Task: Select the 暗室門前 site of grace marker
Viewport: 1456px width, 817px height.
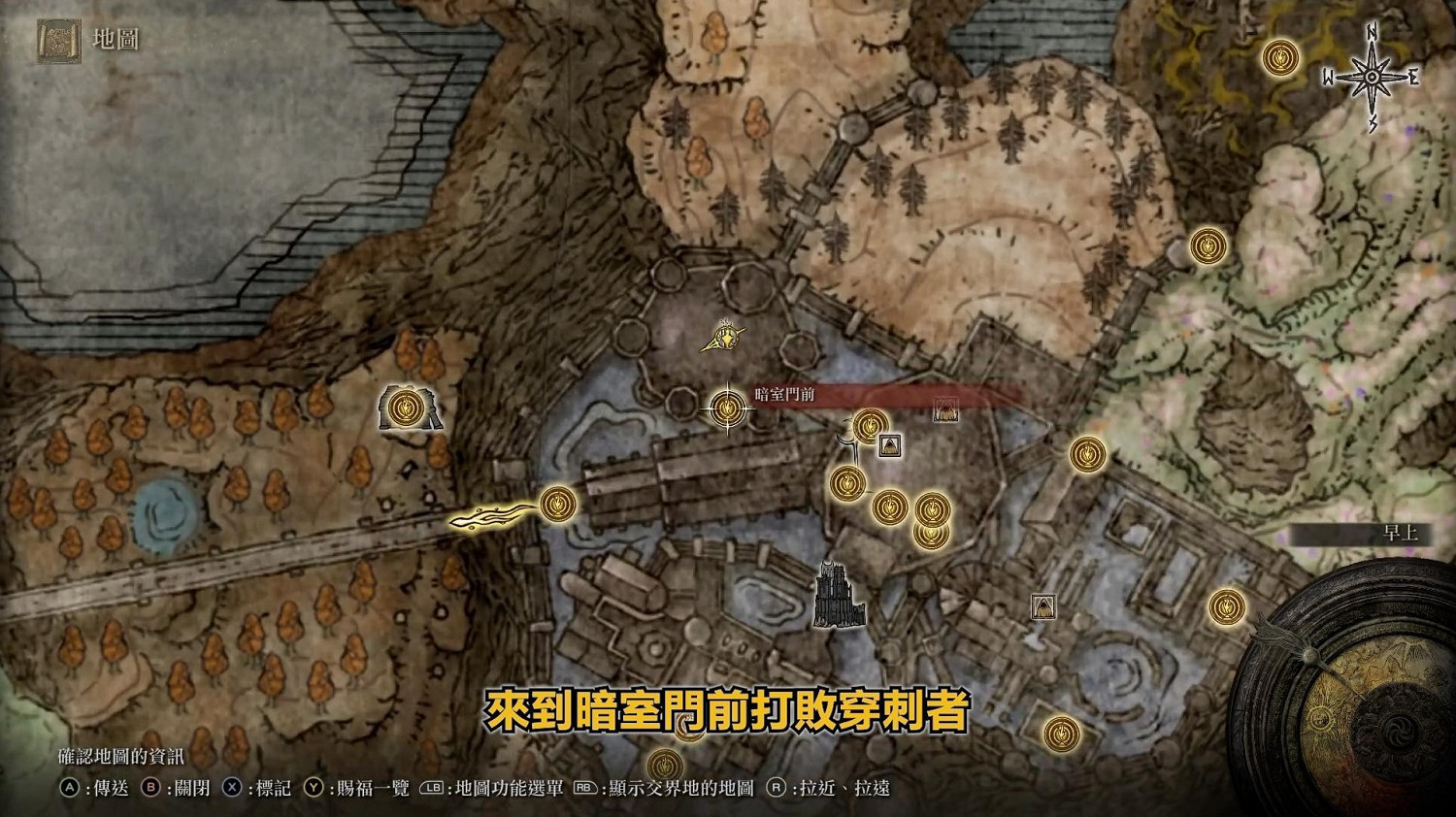Action: pos(726,409)
